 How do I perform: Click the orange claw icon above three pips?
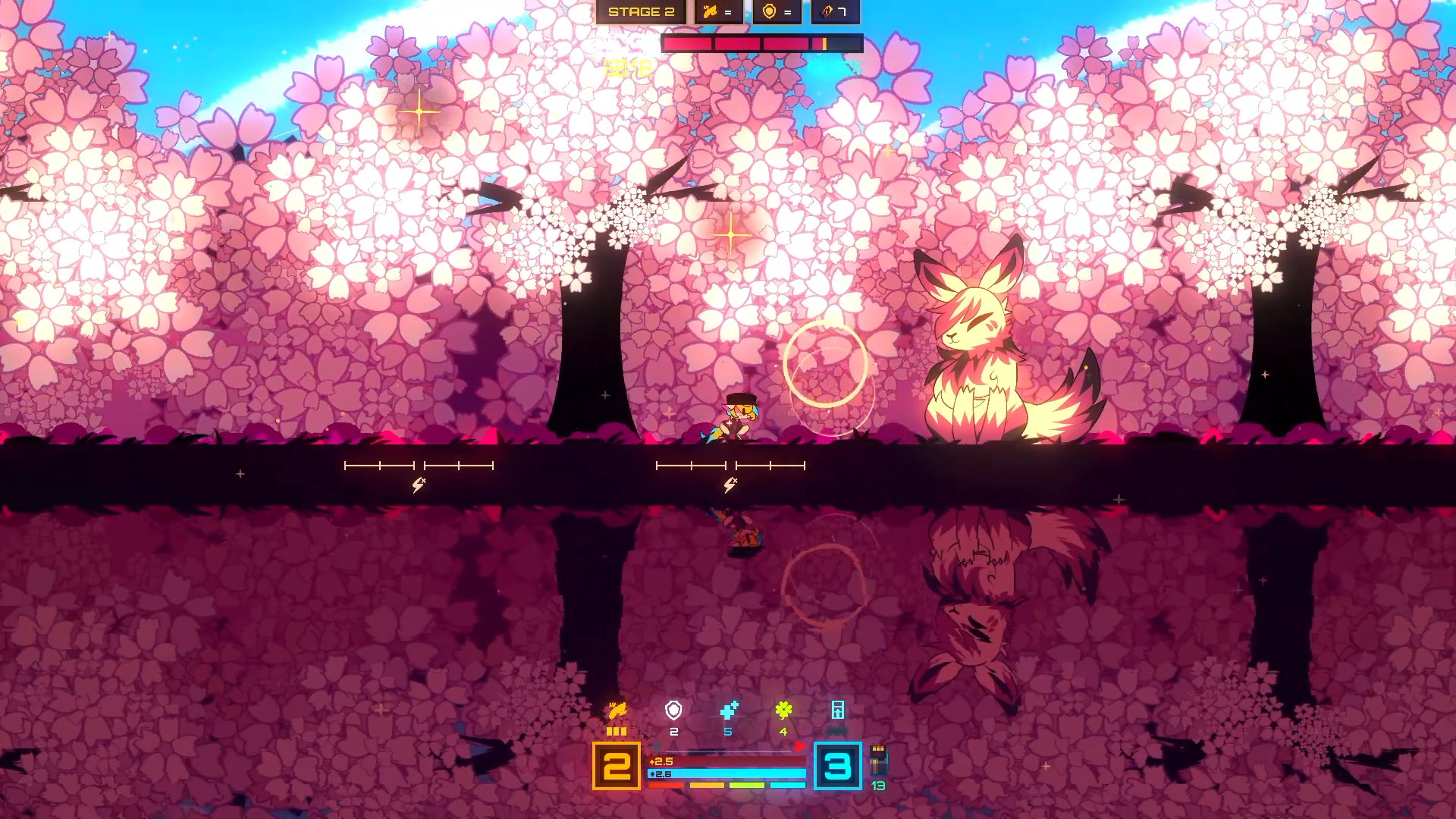617,711
